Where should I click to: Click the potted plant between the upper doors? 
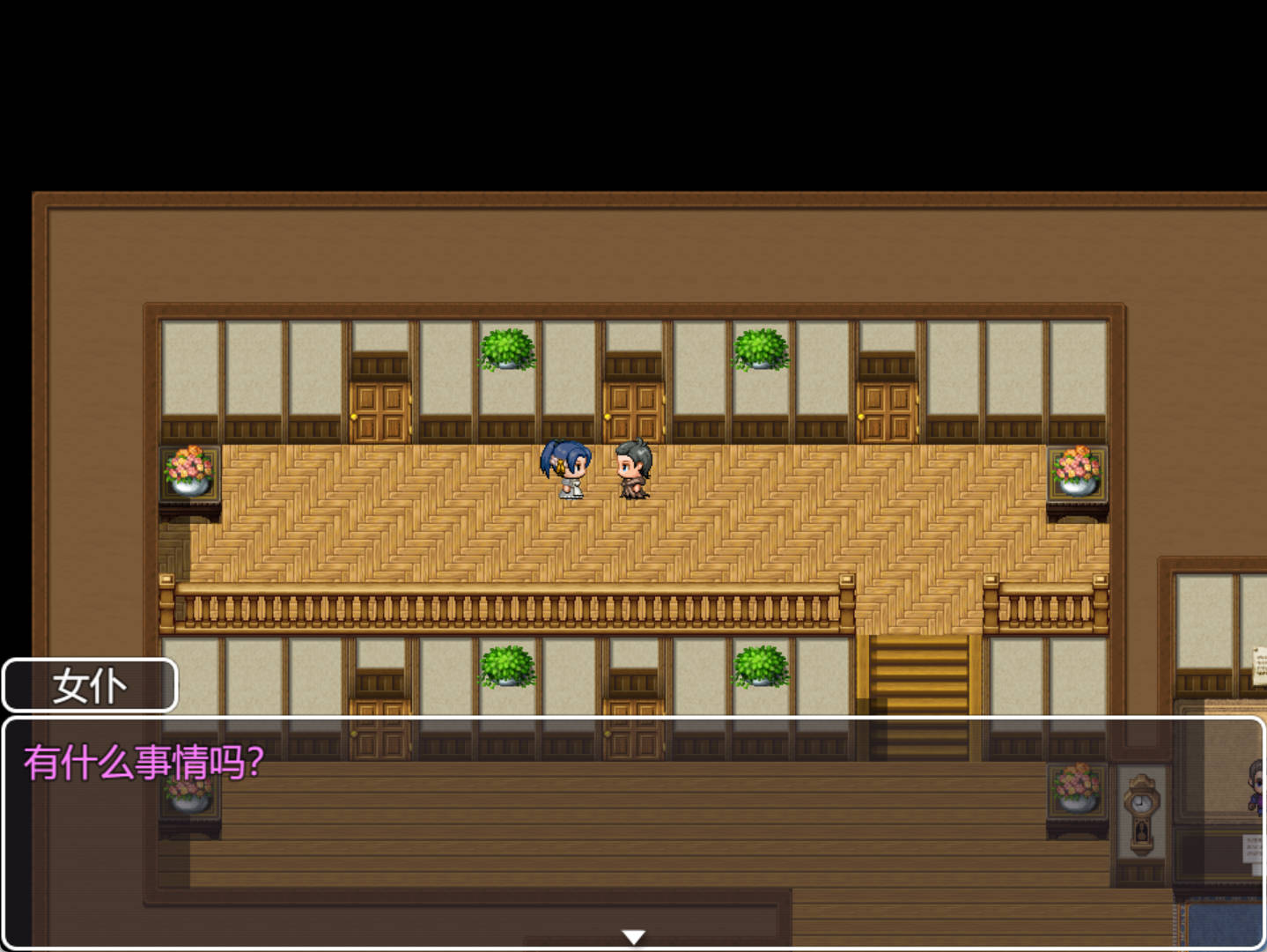506,351
